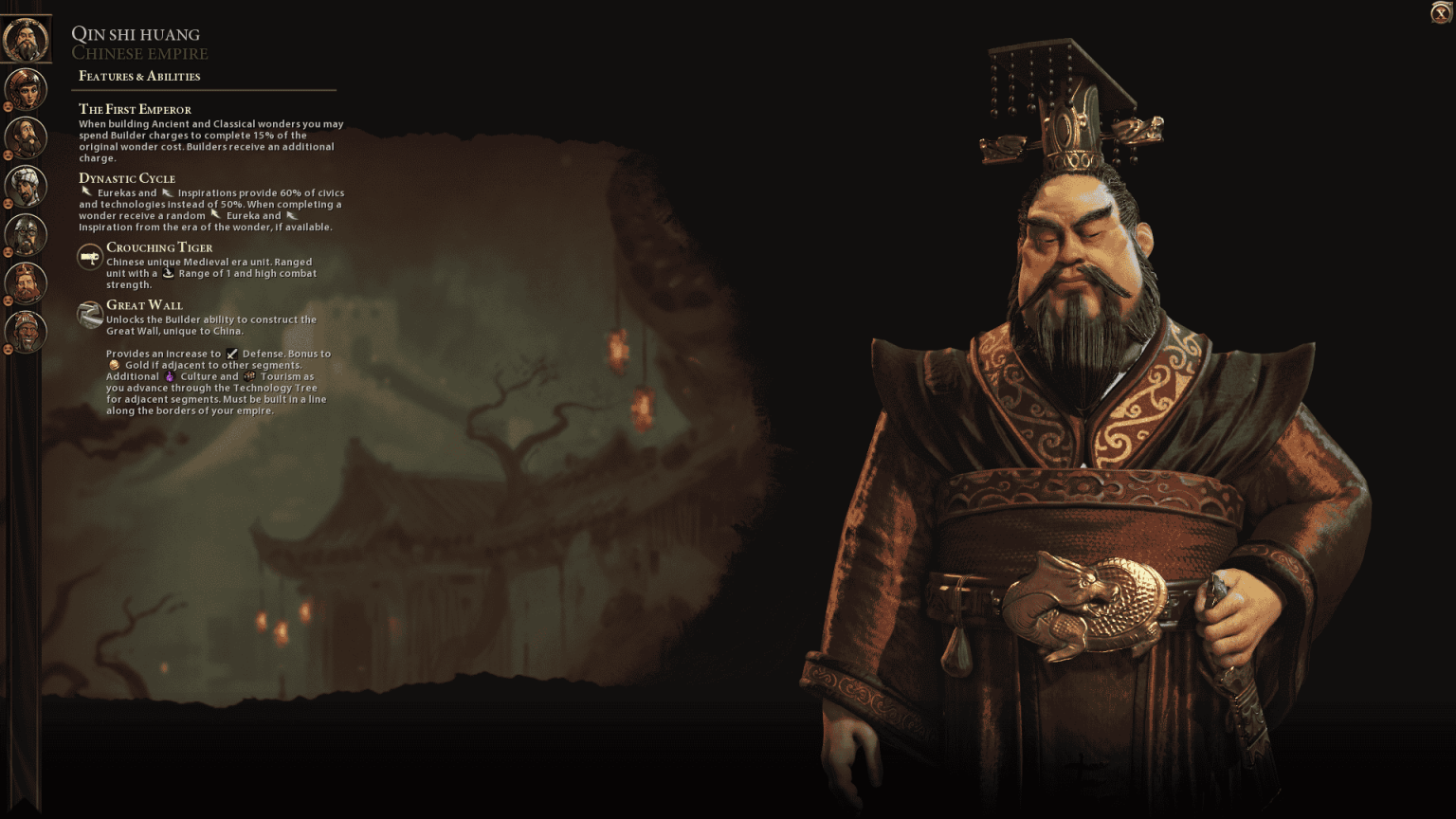Select the turbaned Saladin leader portrait
The image size is (1456, 819).
click(x=27, y=187)
